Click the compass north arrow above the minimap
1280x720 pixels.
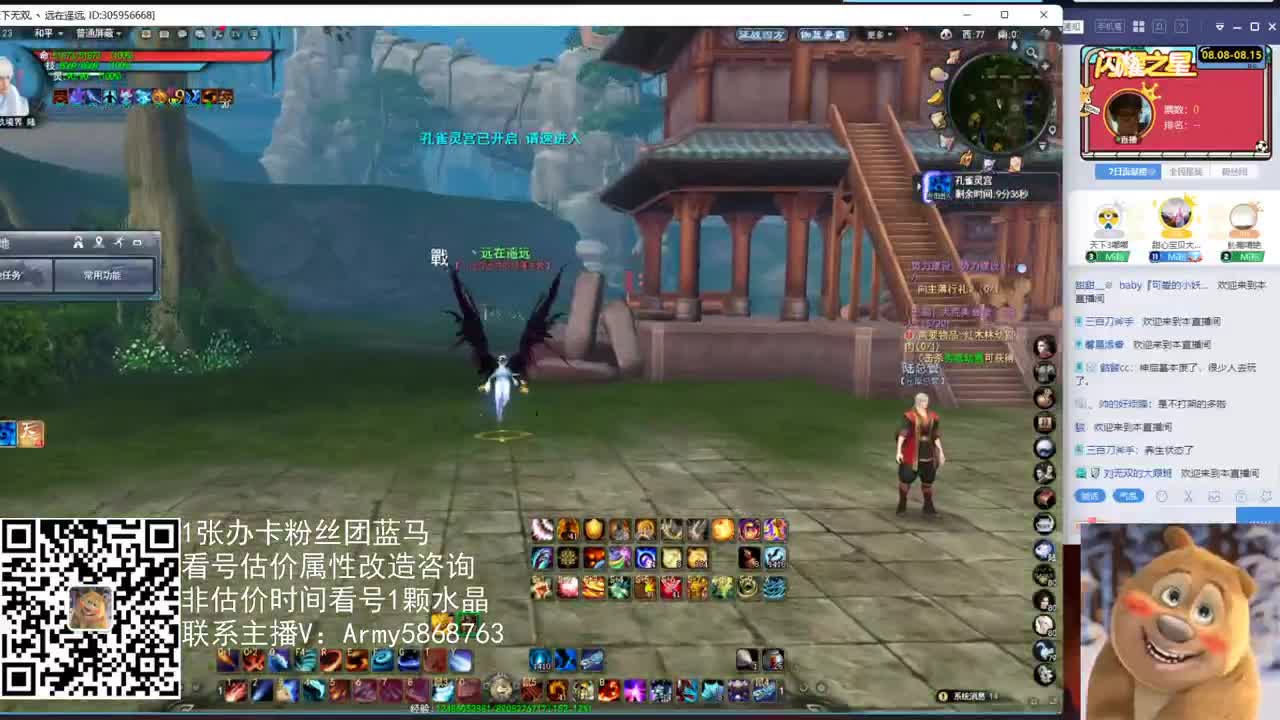[1014, 46]
